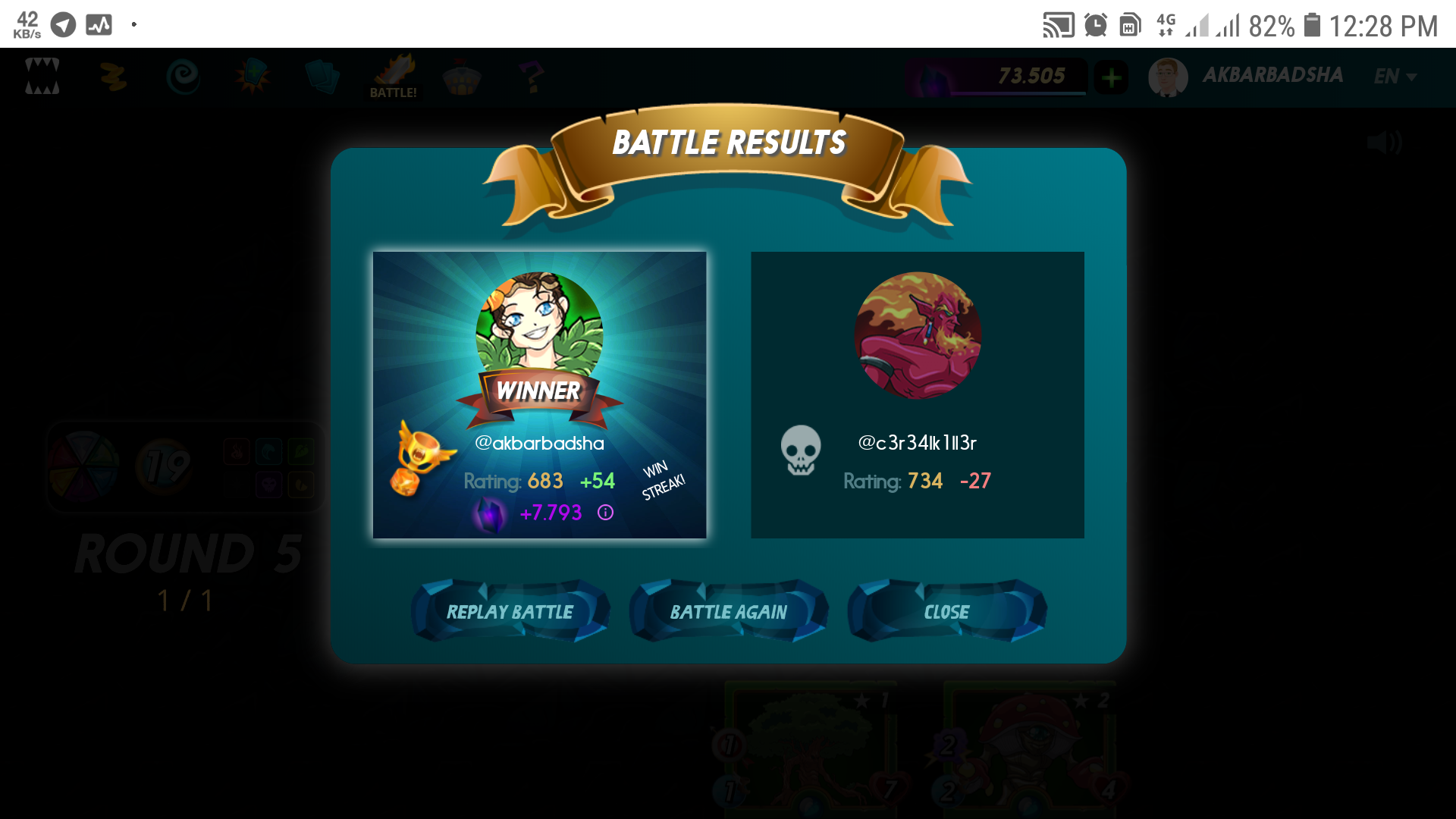1456x819 pixels.
Task: View card collection via blue cards icon
Action: click(323, 76)
